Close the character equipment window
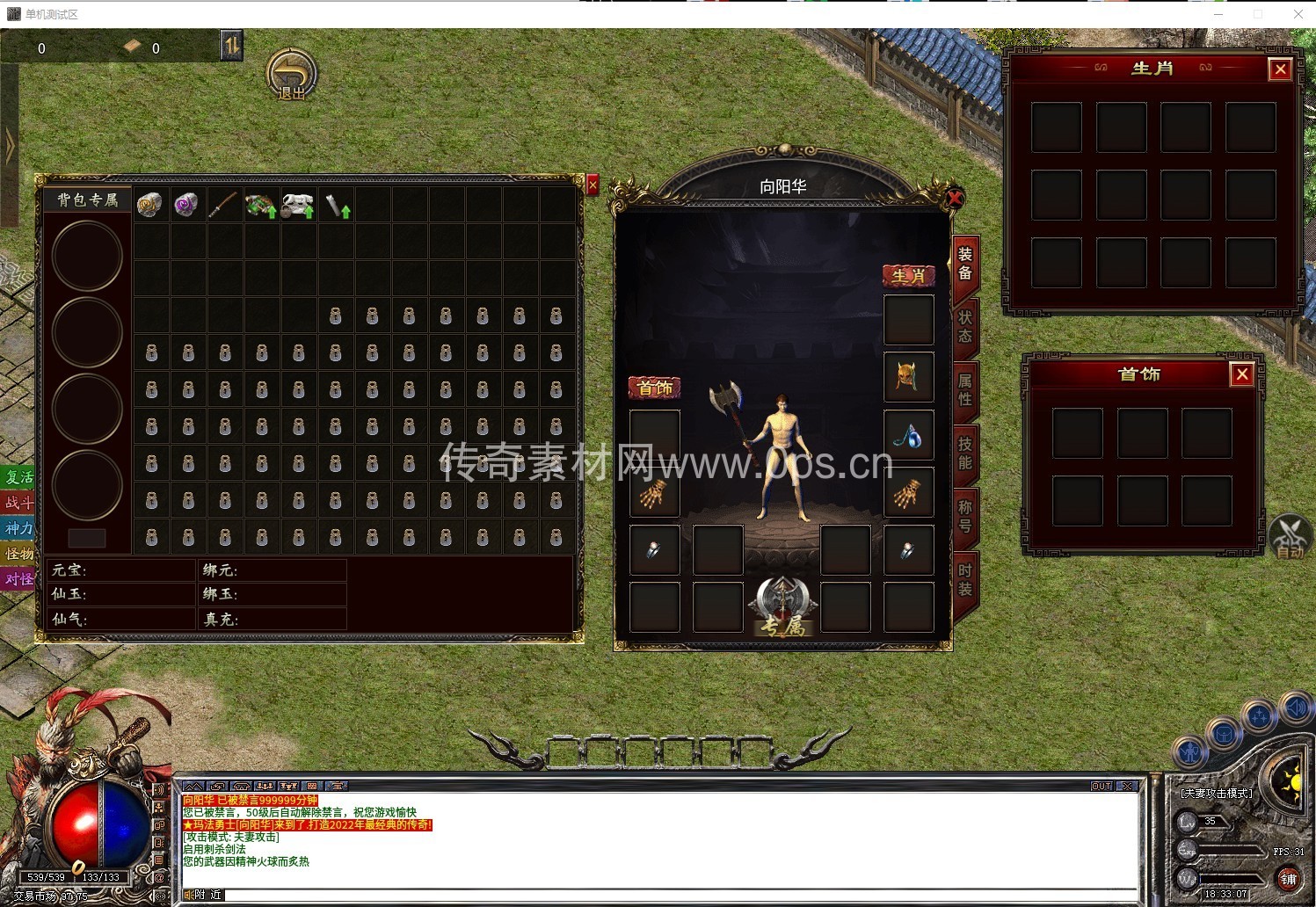Image resolution: width=1316 pixels, height=907 pixels. point(955,198)
